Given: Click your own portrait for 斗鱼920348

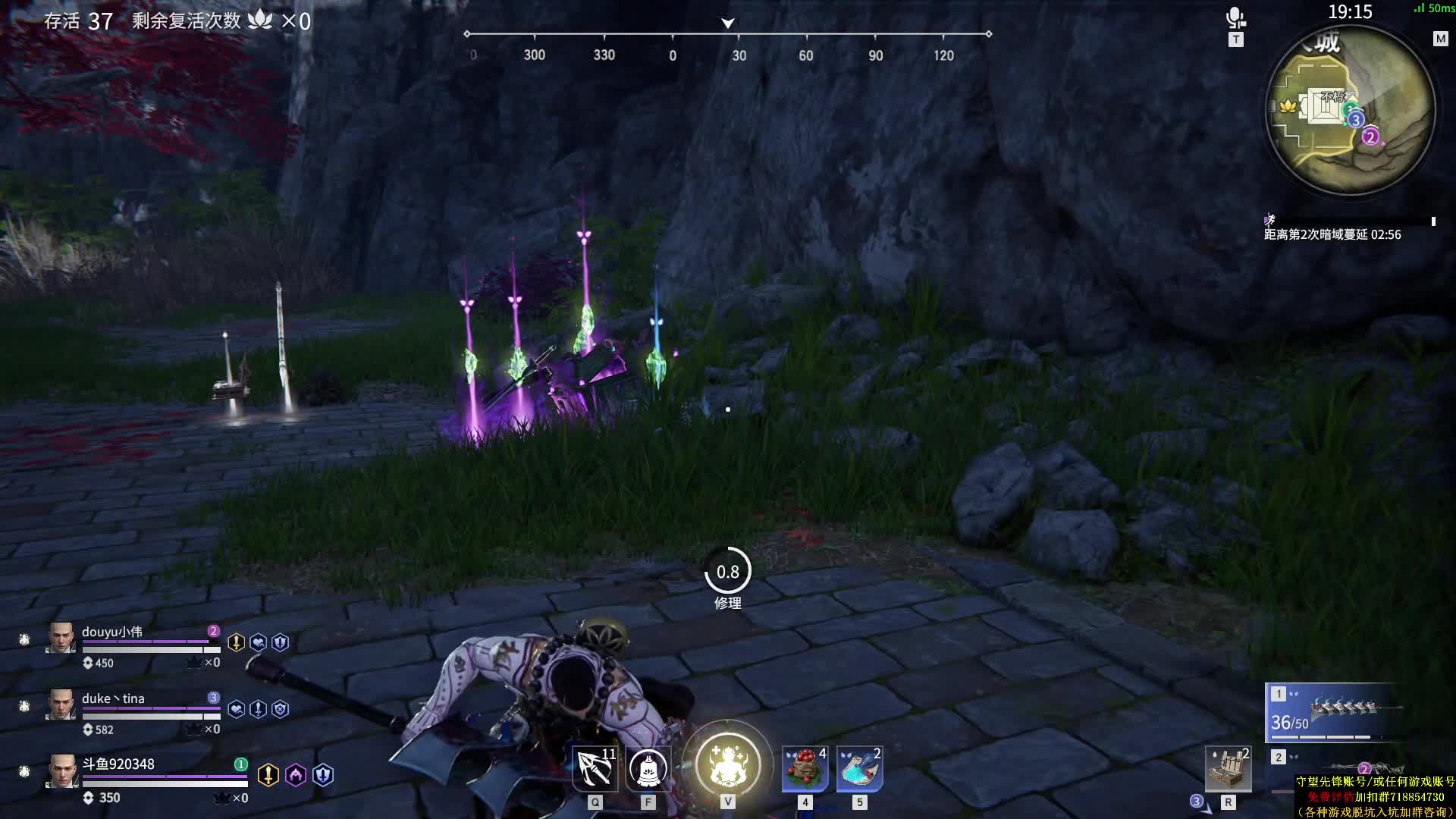Looking at the screenshot, I should 61,772.
